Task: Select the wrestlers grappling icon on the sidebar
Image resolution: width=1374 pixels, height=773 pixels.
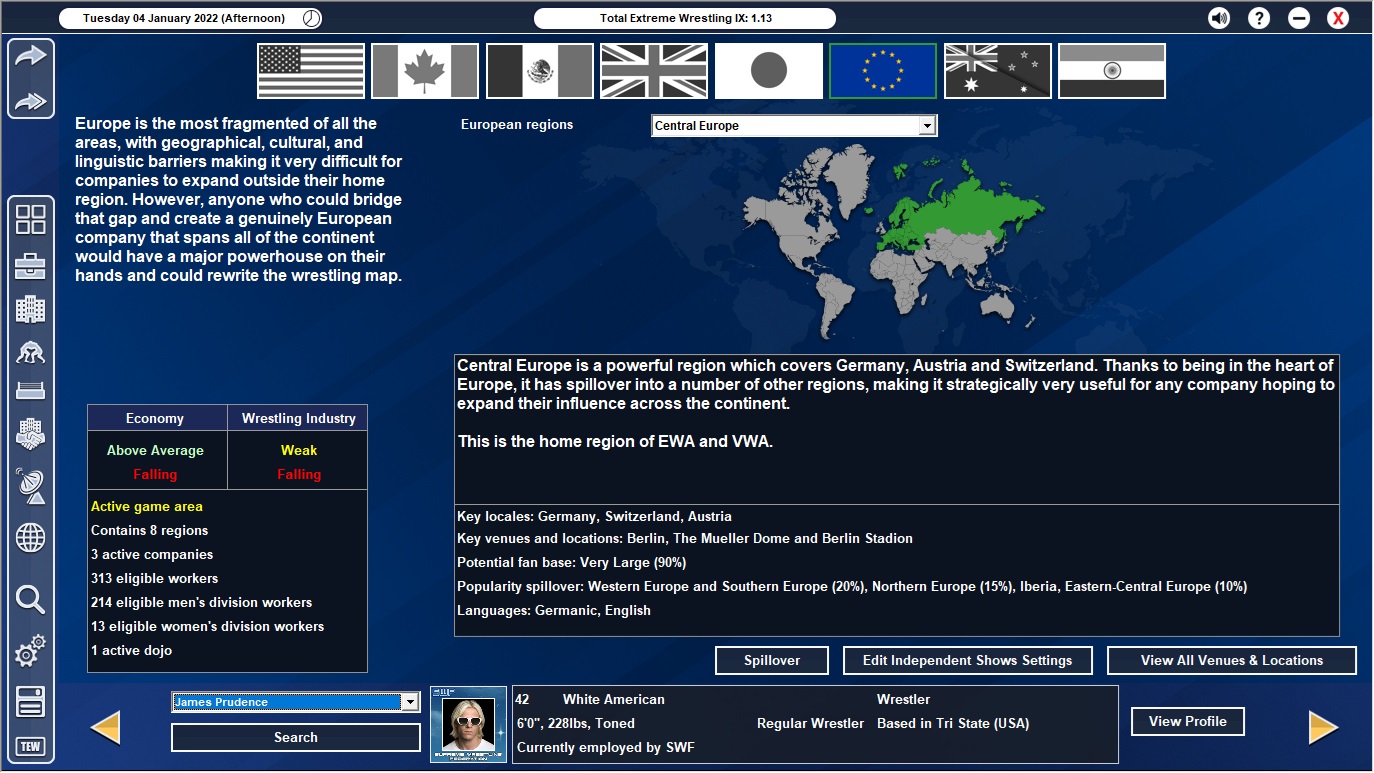Action: point(30,352)
